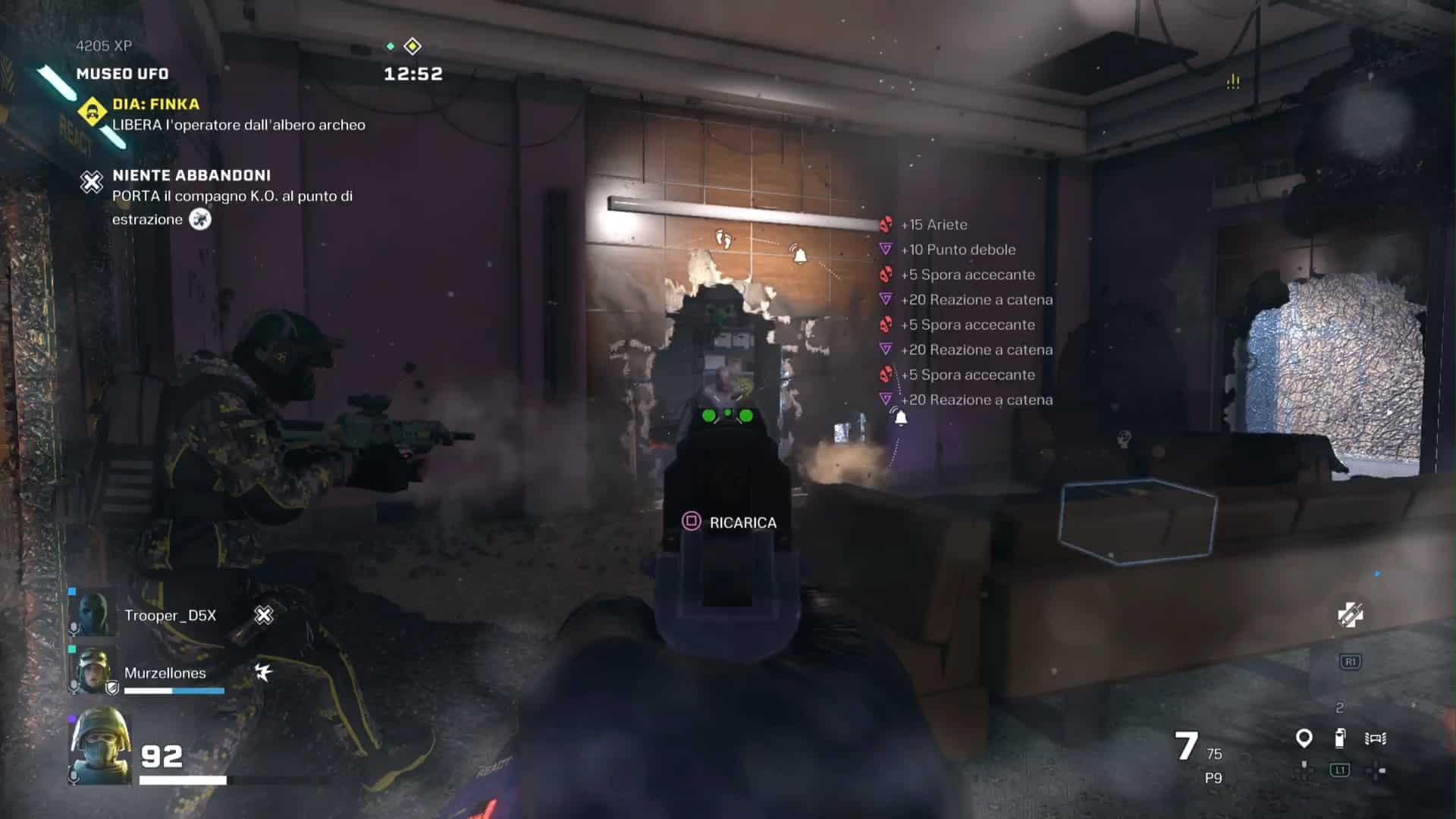Select teammate Trooper_D5X's portrait

[x=94, y=613]
